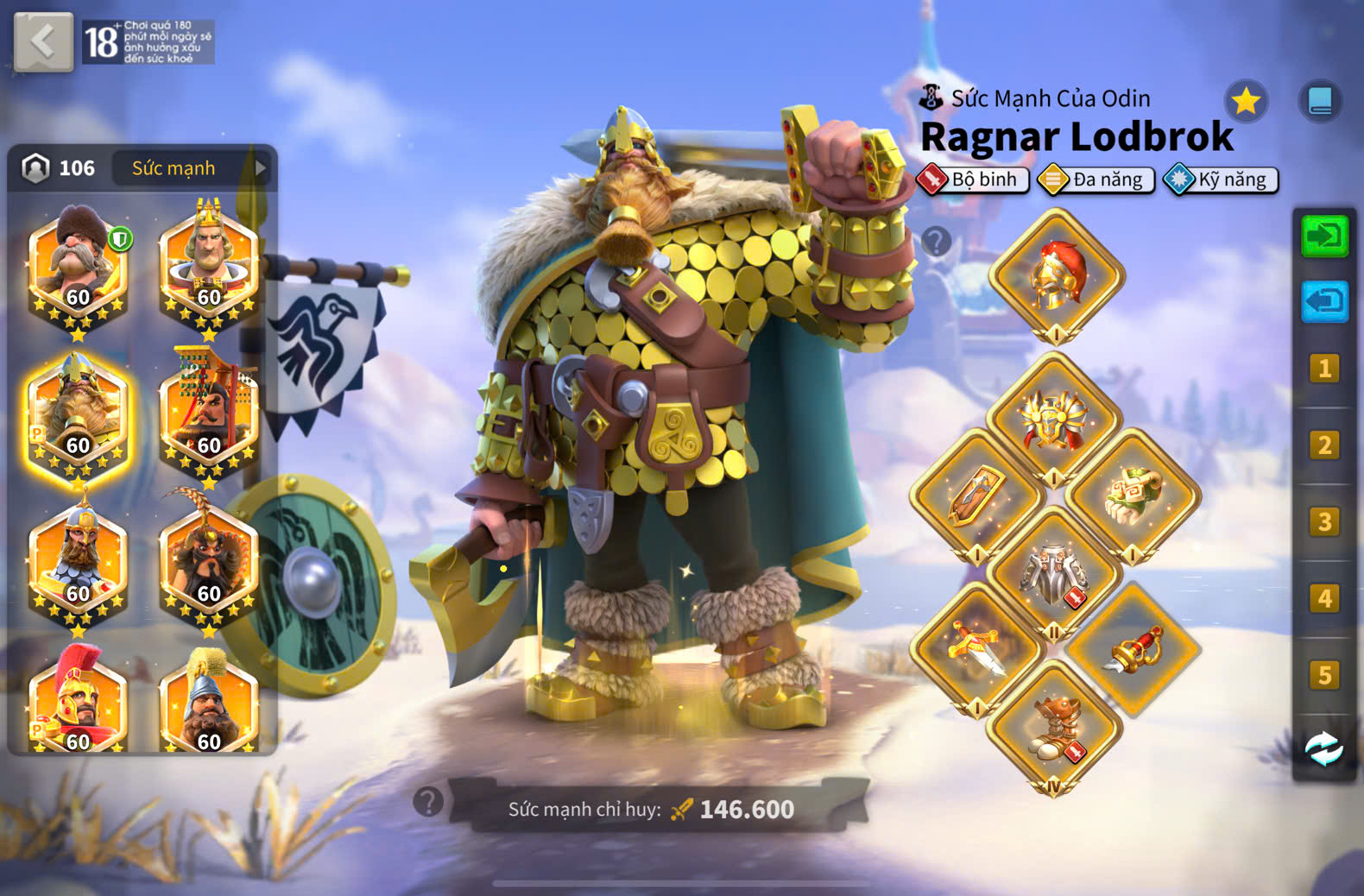Toggle the gold star favorite button

[1246, 102]
